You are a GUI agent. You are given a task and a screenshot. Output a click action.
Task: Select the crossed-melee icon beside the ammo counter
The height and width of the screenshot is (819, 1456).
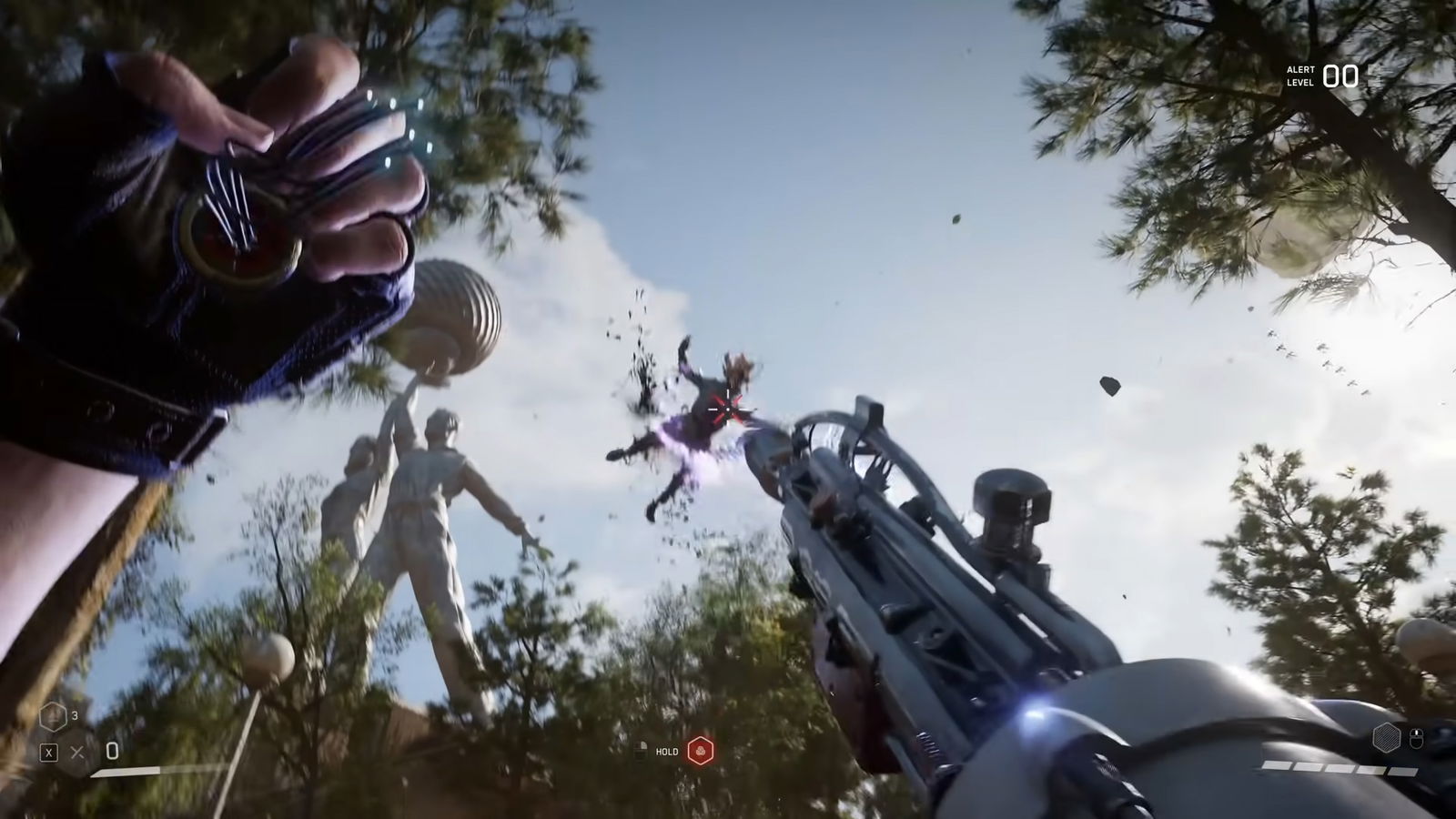tap(76, 752)
